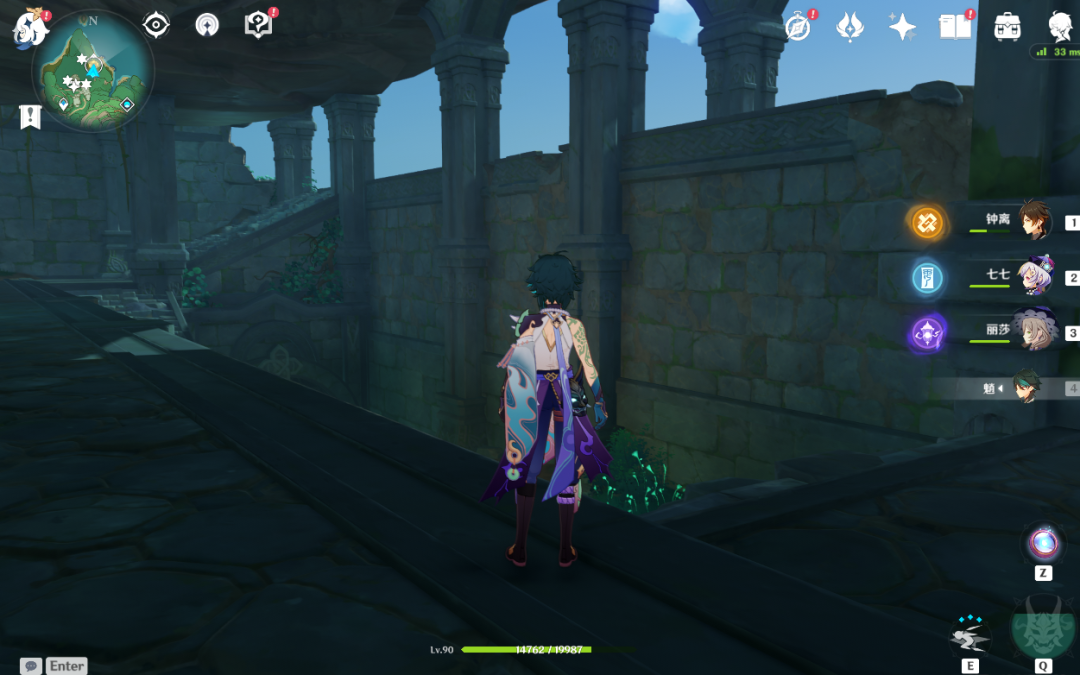1080x675 pixels.
Task: Open the compass events icon
Action: [797, 27]
